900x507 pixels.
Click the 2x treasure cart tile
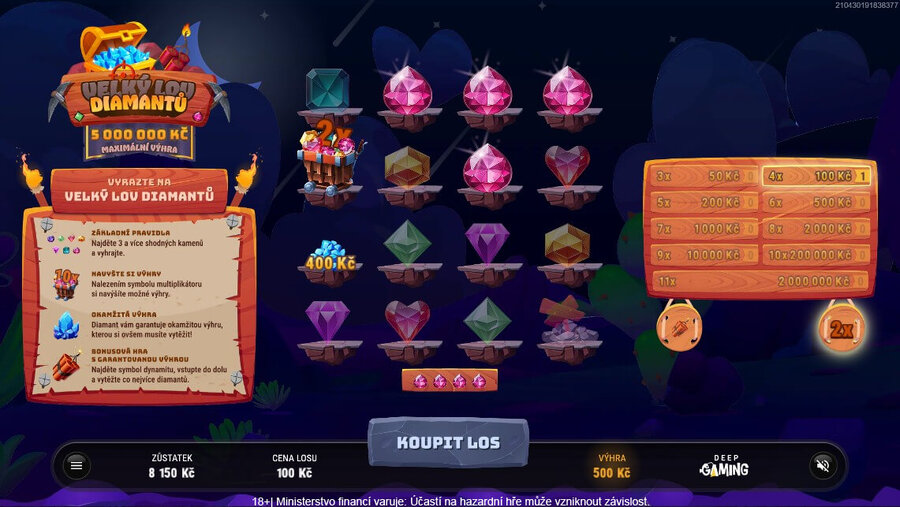328,160
